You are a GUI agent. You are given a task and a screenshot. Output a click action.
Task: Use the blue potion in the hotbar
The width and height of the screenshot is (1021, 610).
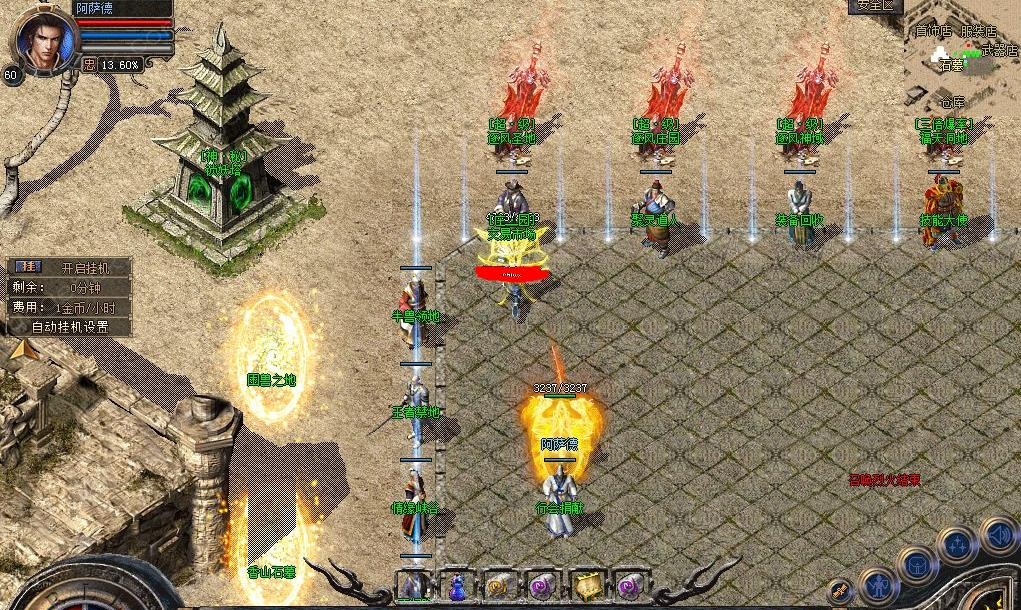[456, 584]
